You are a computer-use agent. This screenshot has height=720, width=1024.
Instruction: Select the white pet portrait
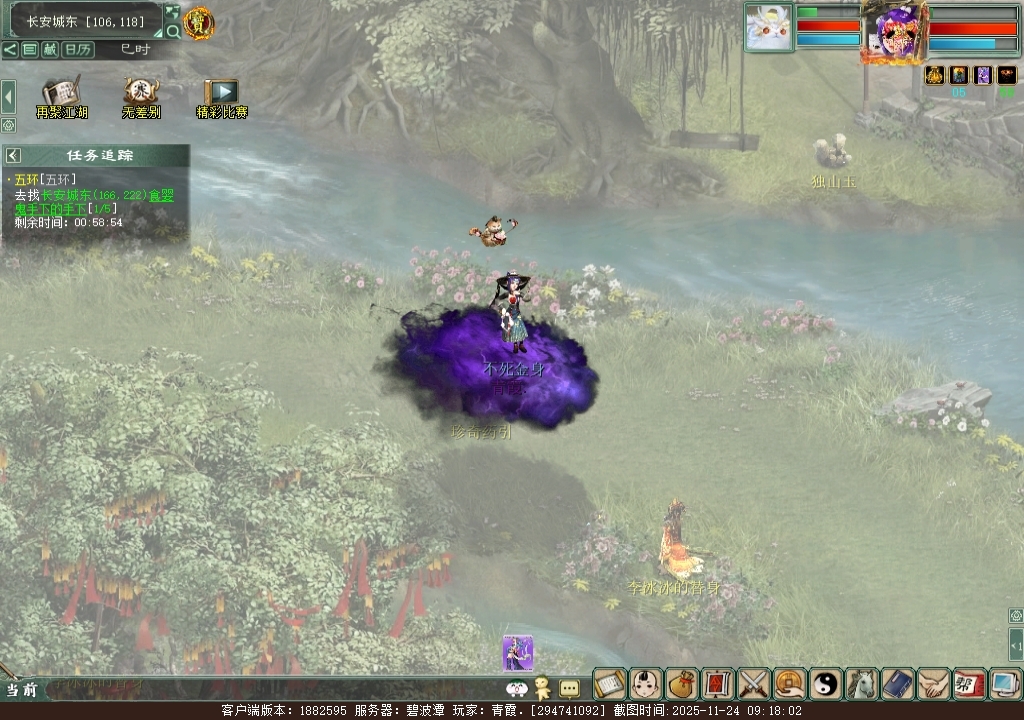pos(768,27)
